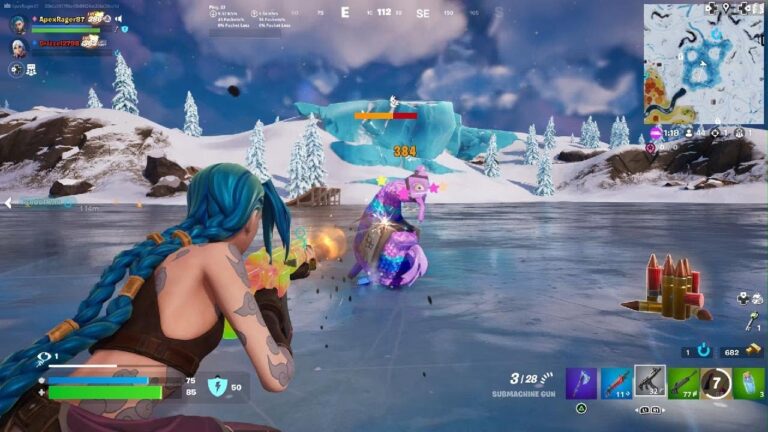Select the cooldown item slot showing 7
Image resolution: width=768 pixels, height=432 pixels.
click(x=715, y=382)
